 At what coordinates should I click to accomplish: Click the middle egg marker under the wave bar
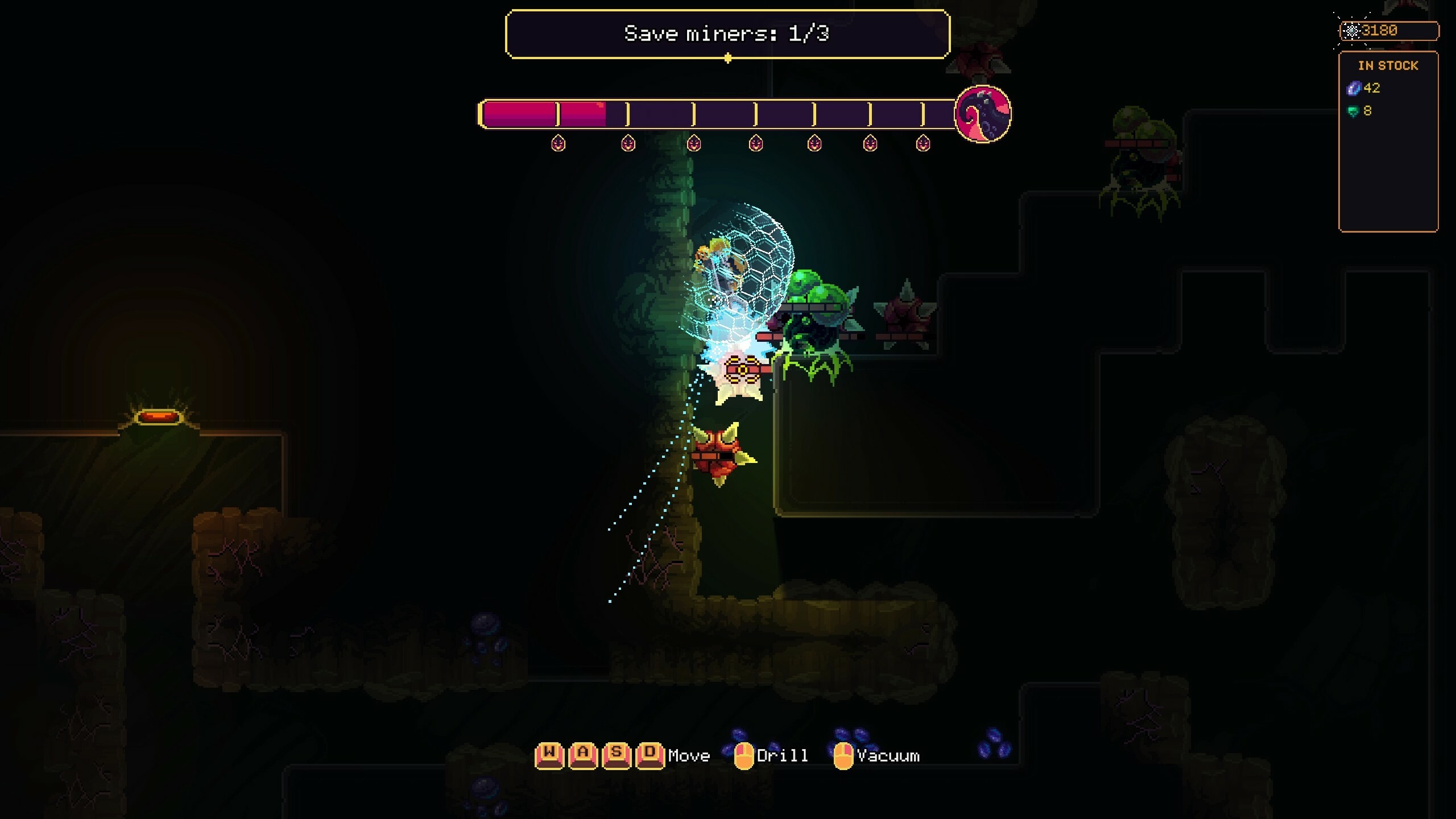point(756,143)
